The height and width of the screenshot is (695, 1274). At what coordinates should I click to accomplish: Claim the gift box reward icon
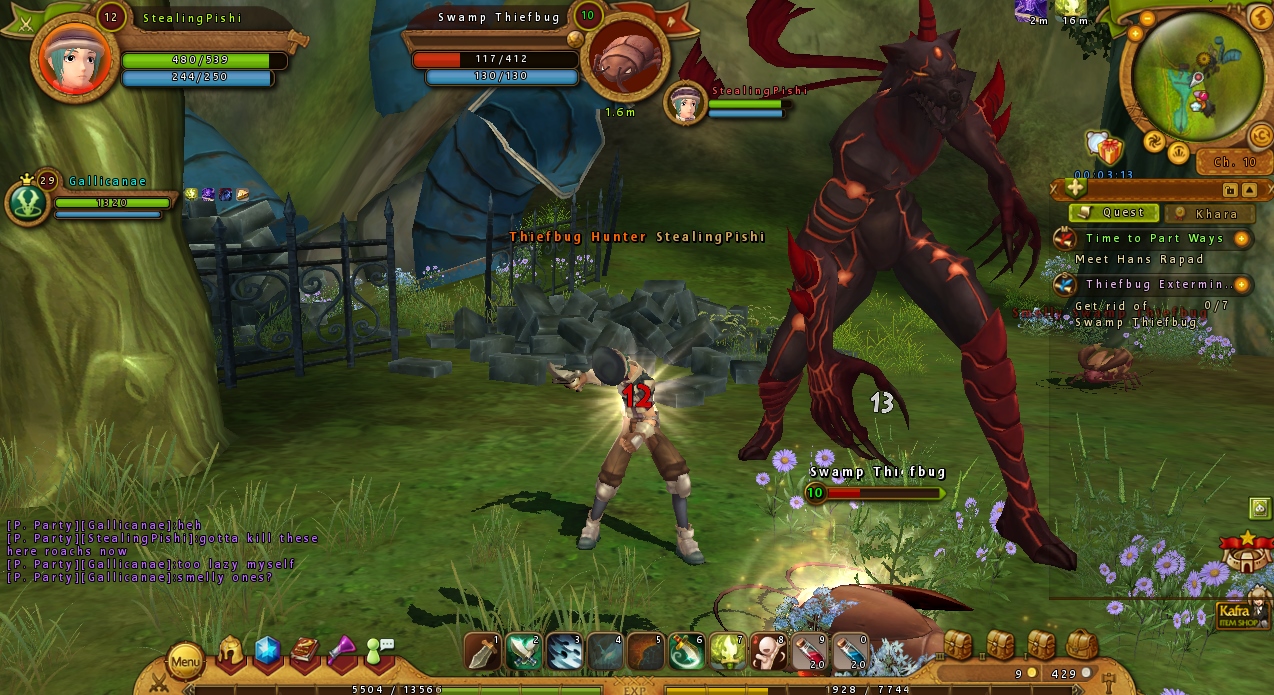(x=1110, y=151)
